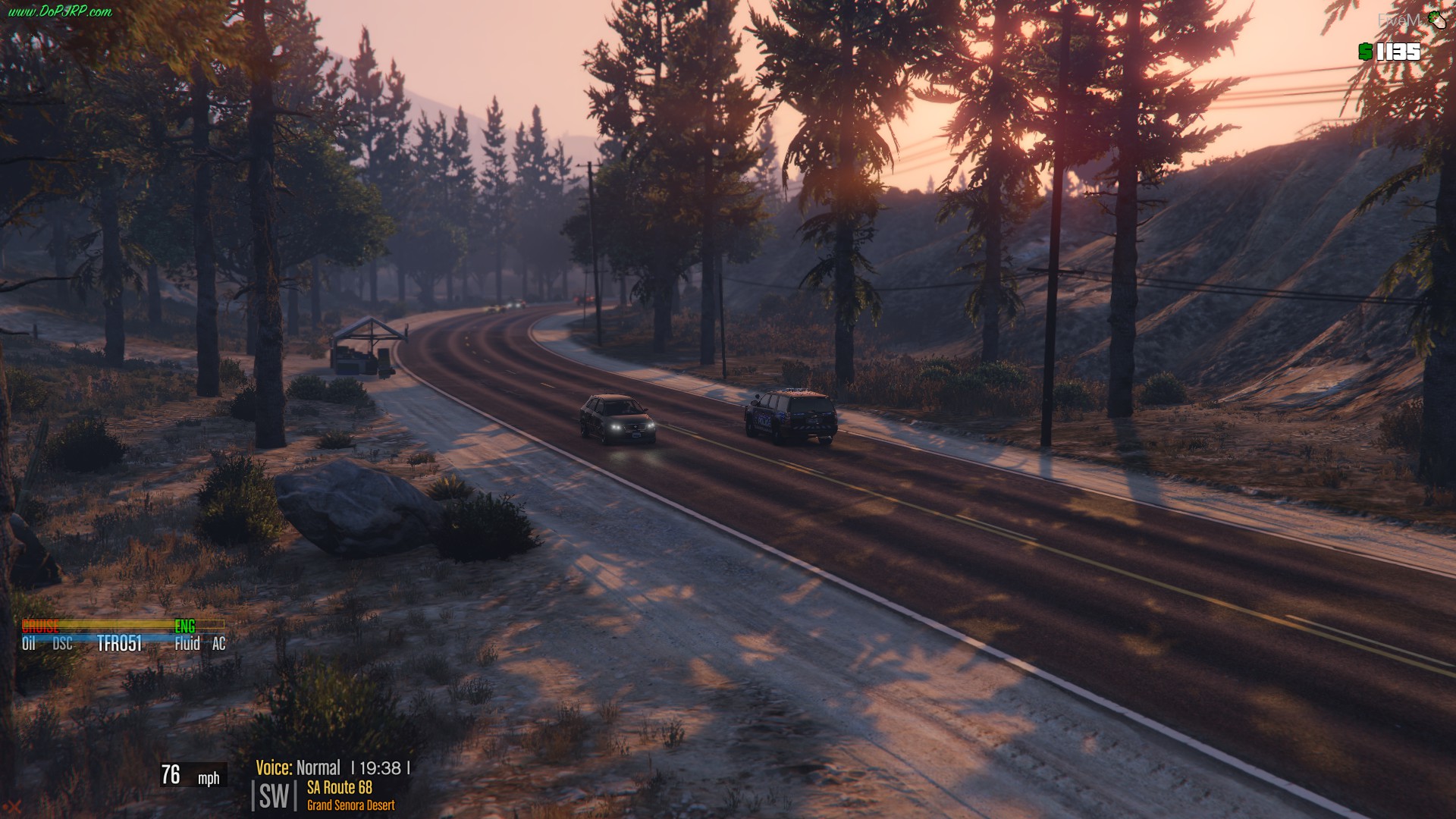
Task: Click the FiveM logo overlay
Action: click(1411, 20)
